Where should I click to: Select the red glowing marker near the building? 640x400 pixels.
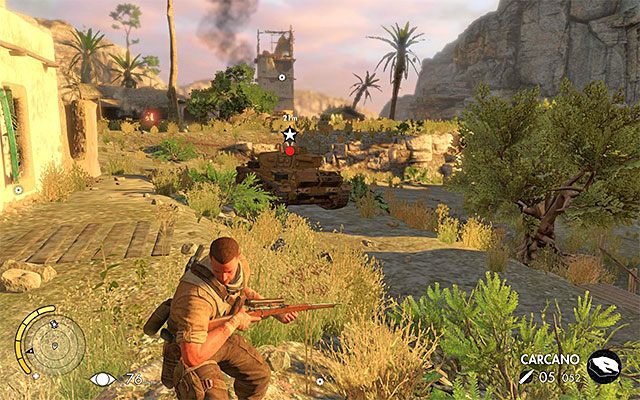tap(149, 117)
